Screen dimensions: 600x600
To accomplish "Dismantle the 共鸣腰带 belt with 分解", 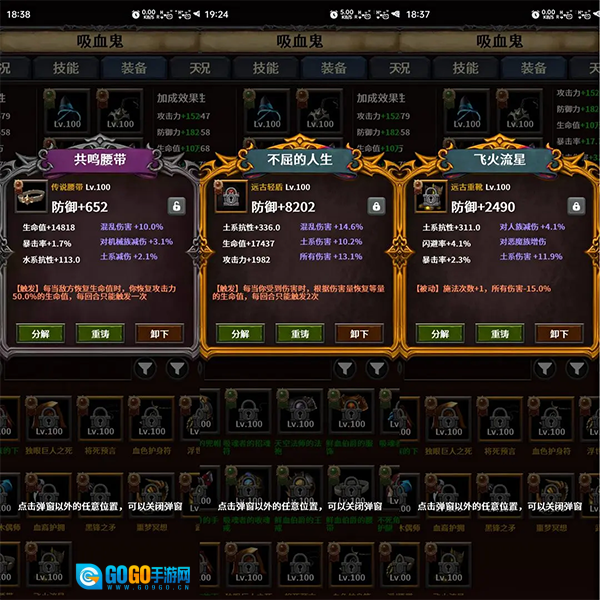I will click(x=41, y=334).
